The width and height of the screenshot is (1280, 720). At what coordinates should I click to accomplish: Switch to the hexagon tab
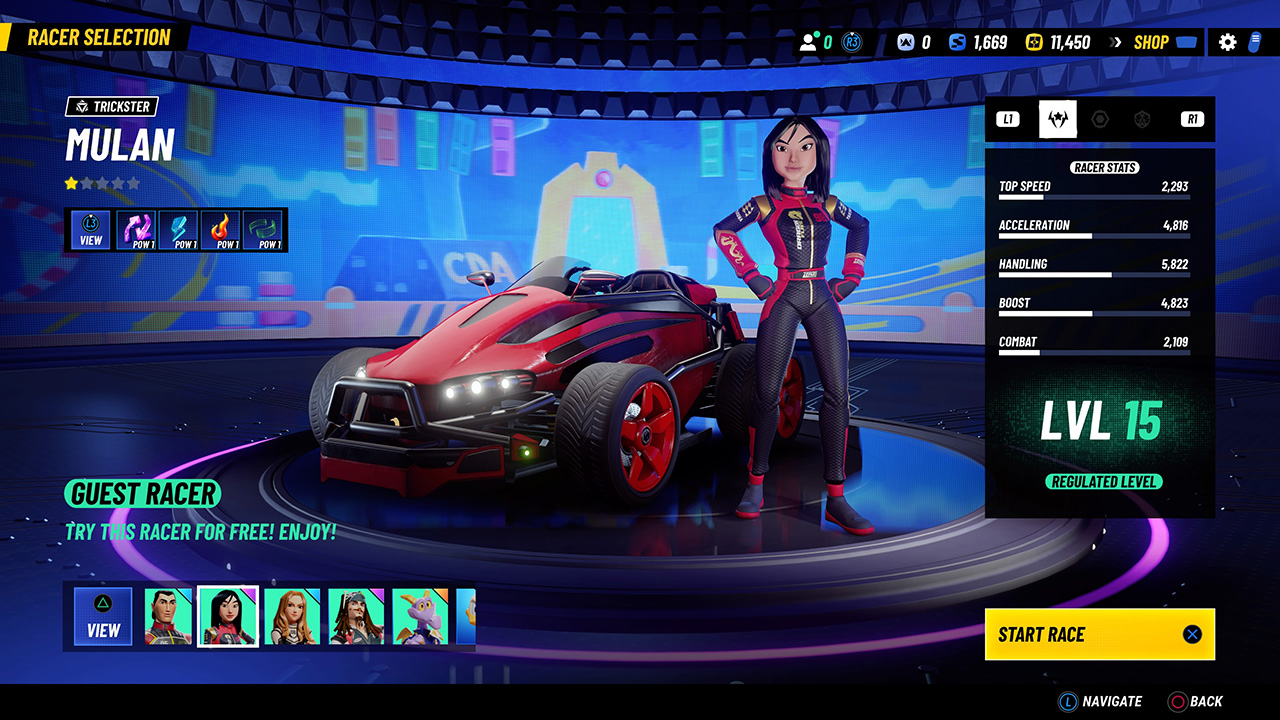pyautogui.click(x=1100, y=120)
